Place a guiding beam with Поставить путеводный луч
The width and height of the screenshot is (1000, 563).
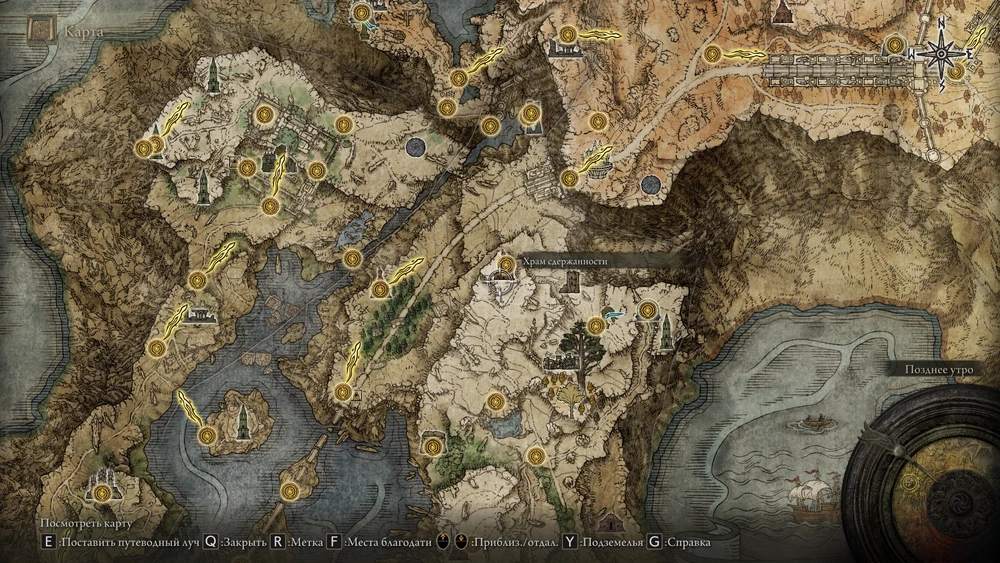(x=127, y=543)
